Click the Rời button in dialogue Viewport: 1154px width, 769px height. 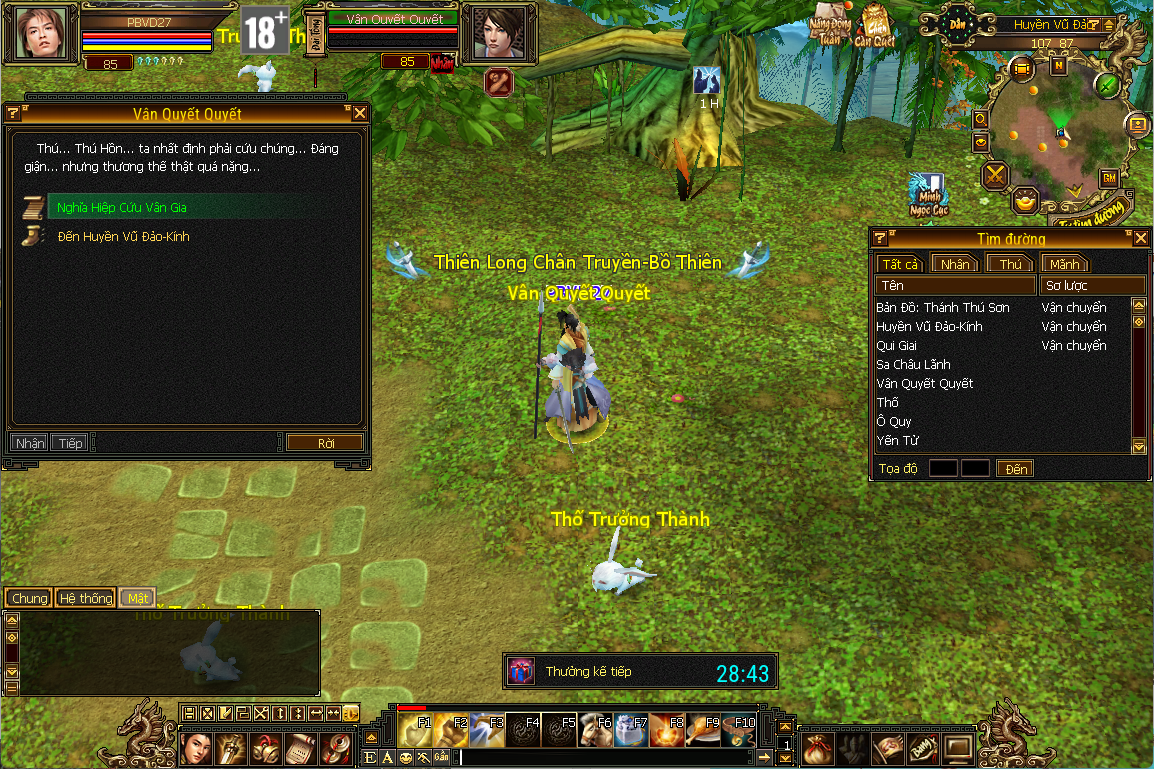(325, 443)
